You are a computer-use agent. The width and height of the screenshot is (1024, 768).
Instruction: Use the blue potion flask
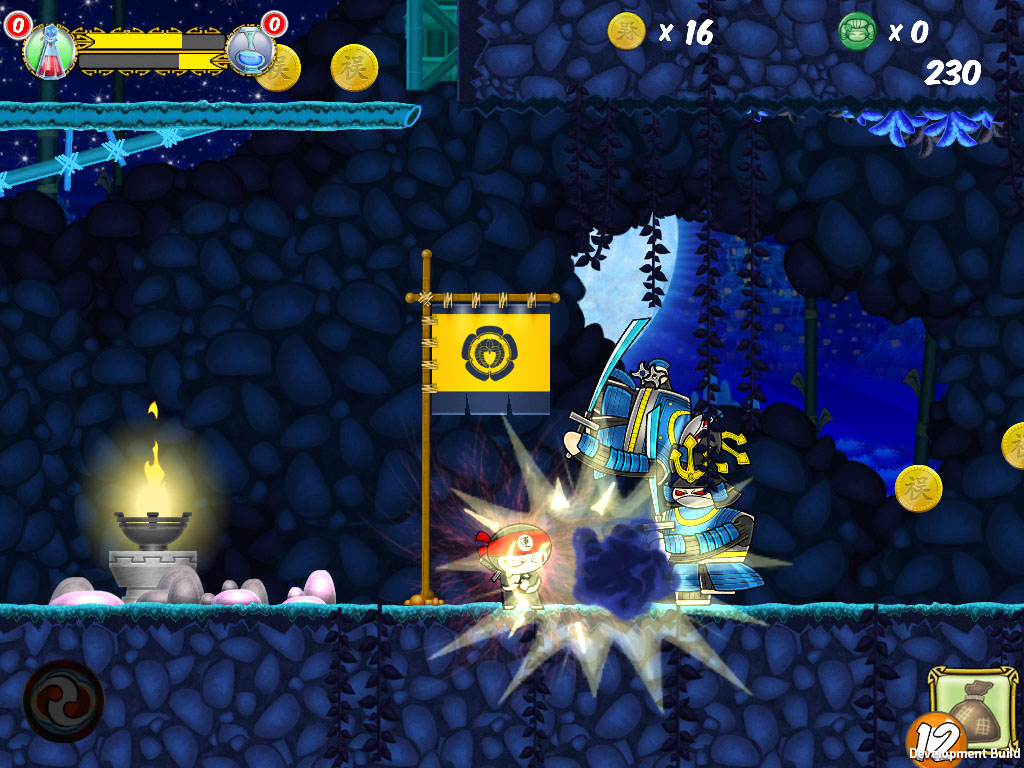point(249,50)
